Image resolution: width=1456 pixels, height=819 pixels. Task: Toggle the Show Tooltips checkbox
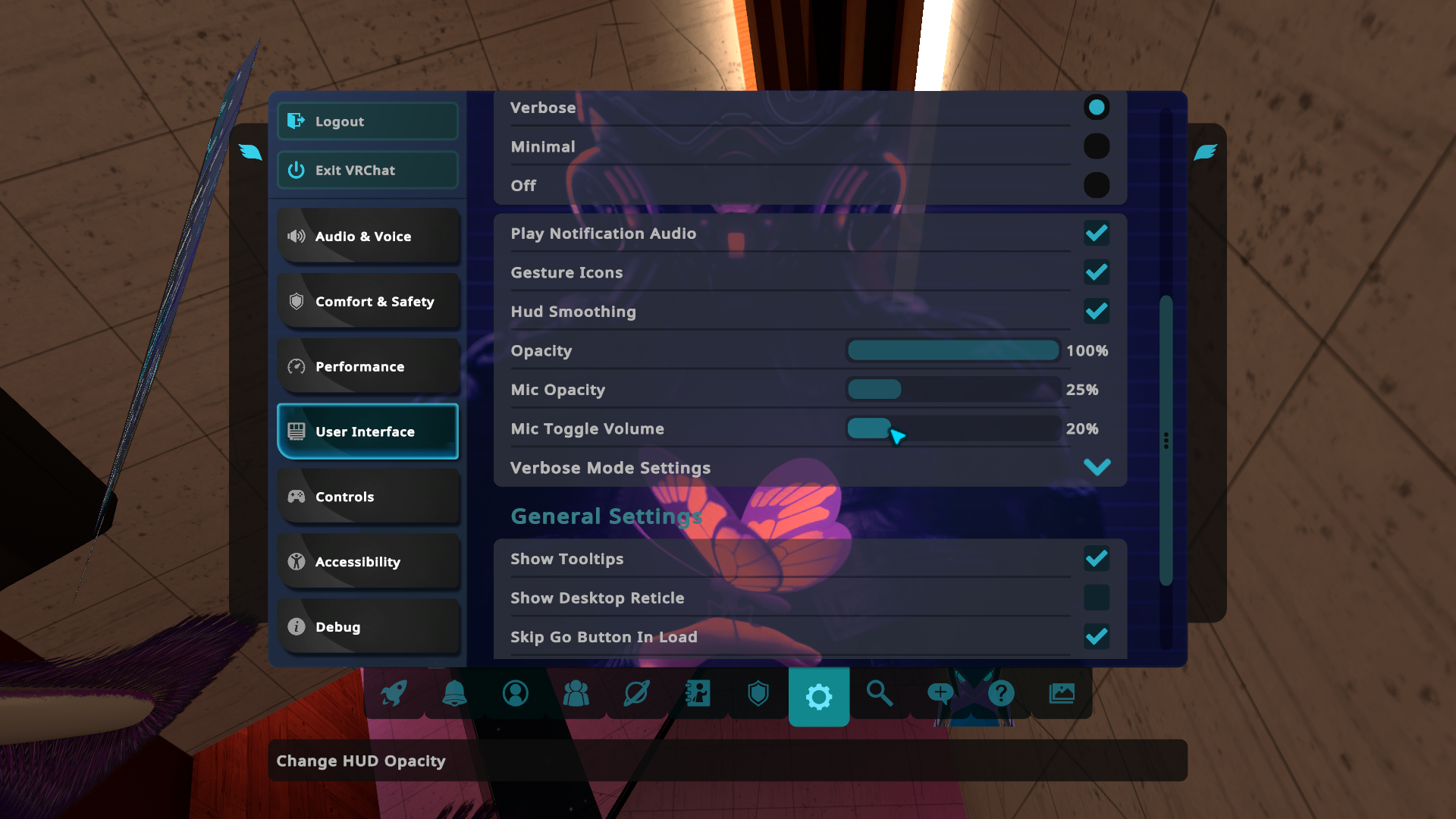[x=1096, y=559]
